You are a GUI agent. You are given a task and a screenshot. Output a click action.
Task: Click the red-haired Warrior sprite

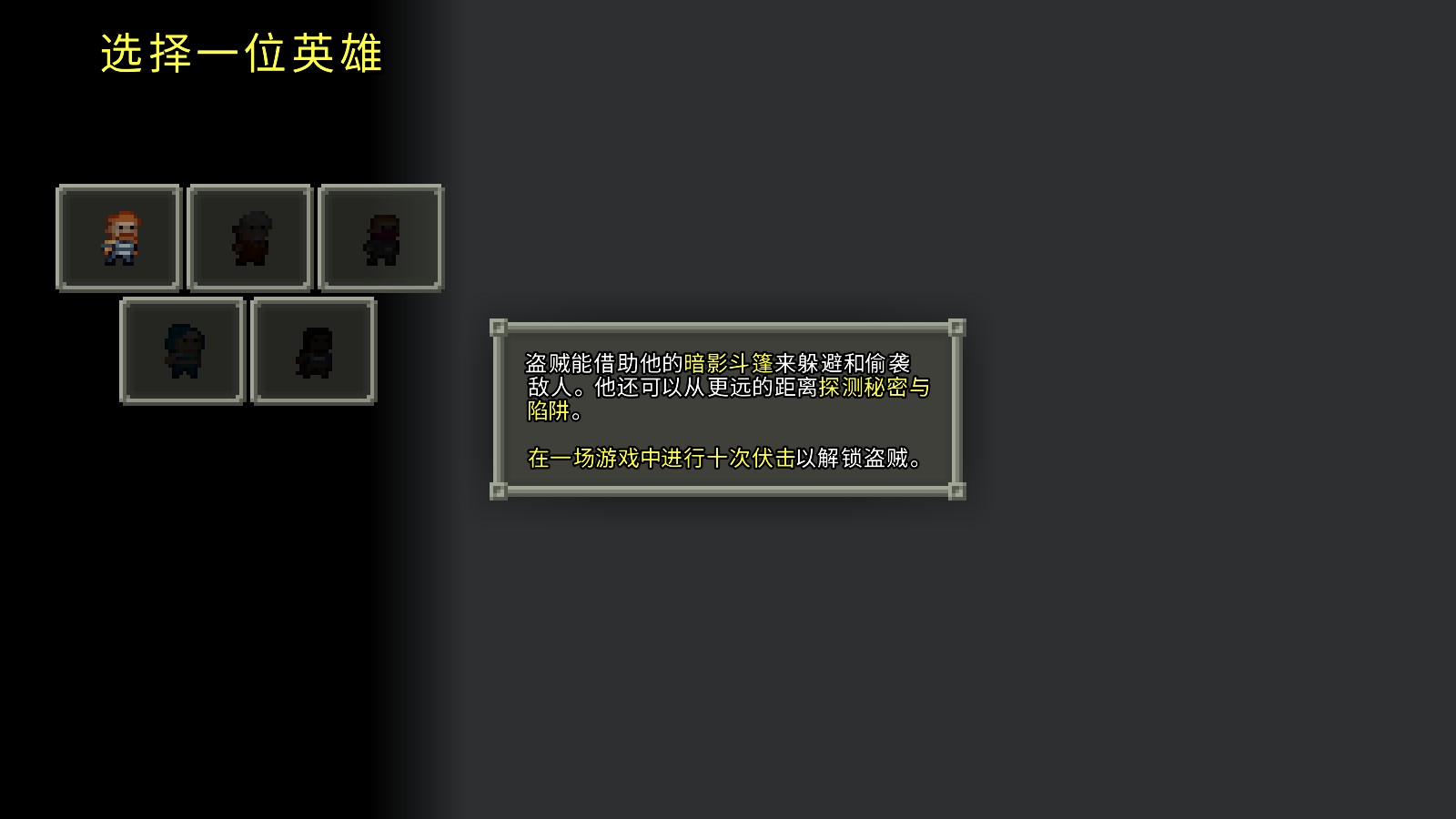click(x=119, y=238)
